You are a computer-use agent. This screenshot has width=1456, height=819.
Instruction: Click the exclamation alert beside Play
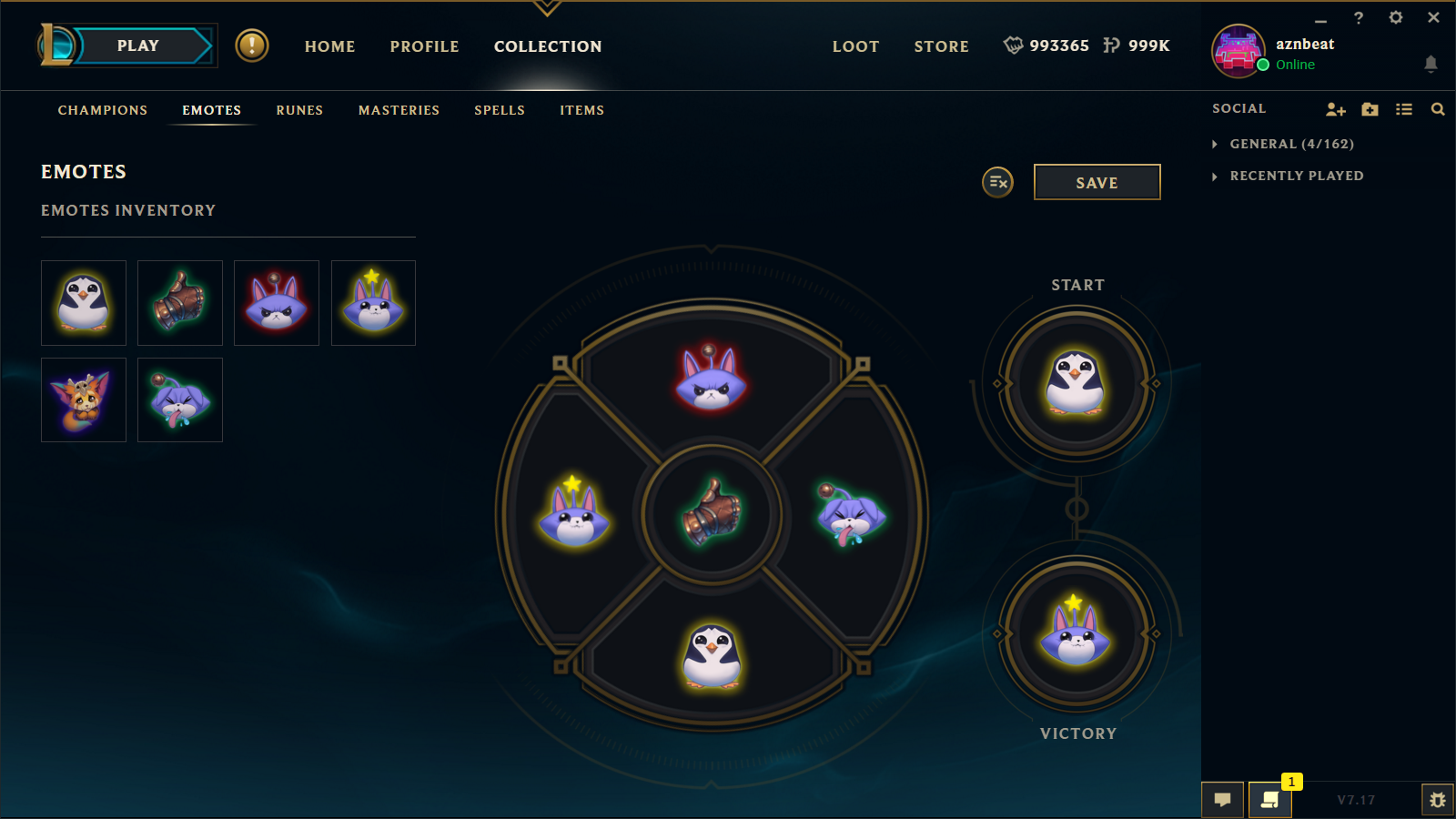coord(252,46)
